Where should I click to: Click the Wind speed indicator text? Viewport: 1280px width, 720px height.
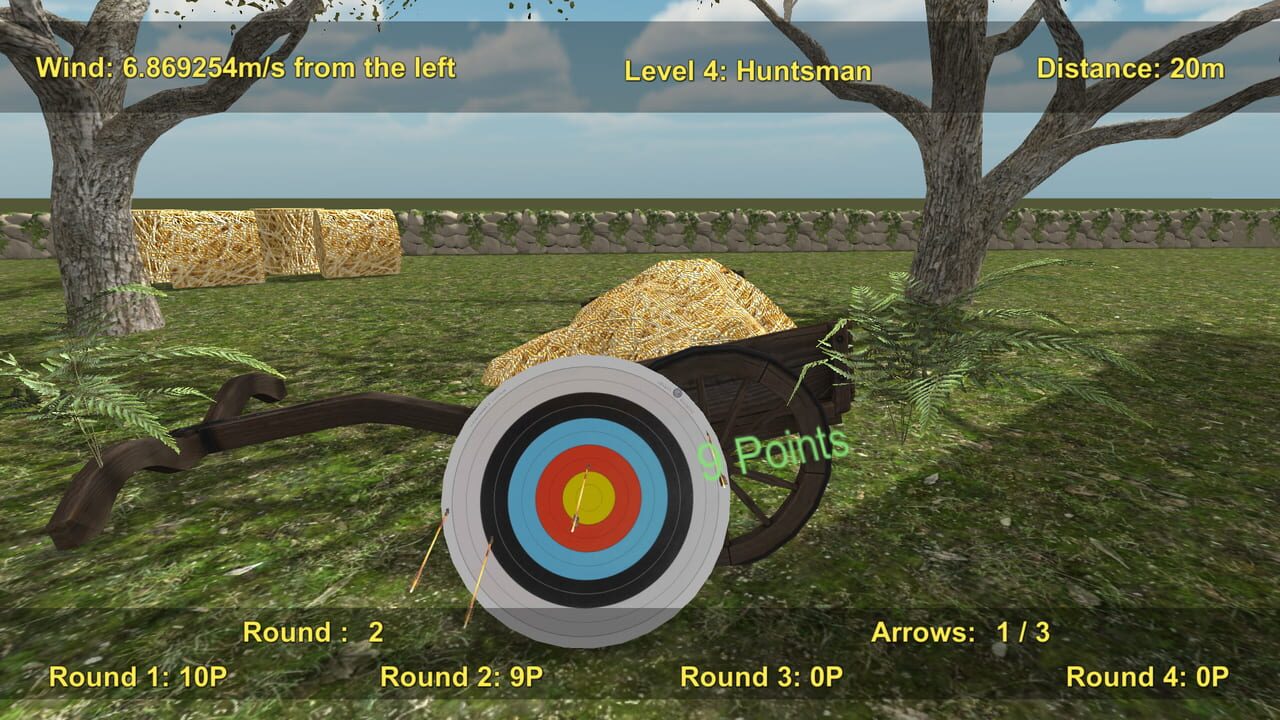coord(247,68)
